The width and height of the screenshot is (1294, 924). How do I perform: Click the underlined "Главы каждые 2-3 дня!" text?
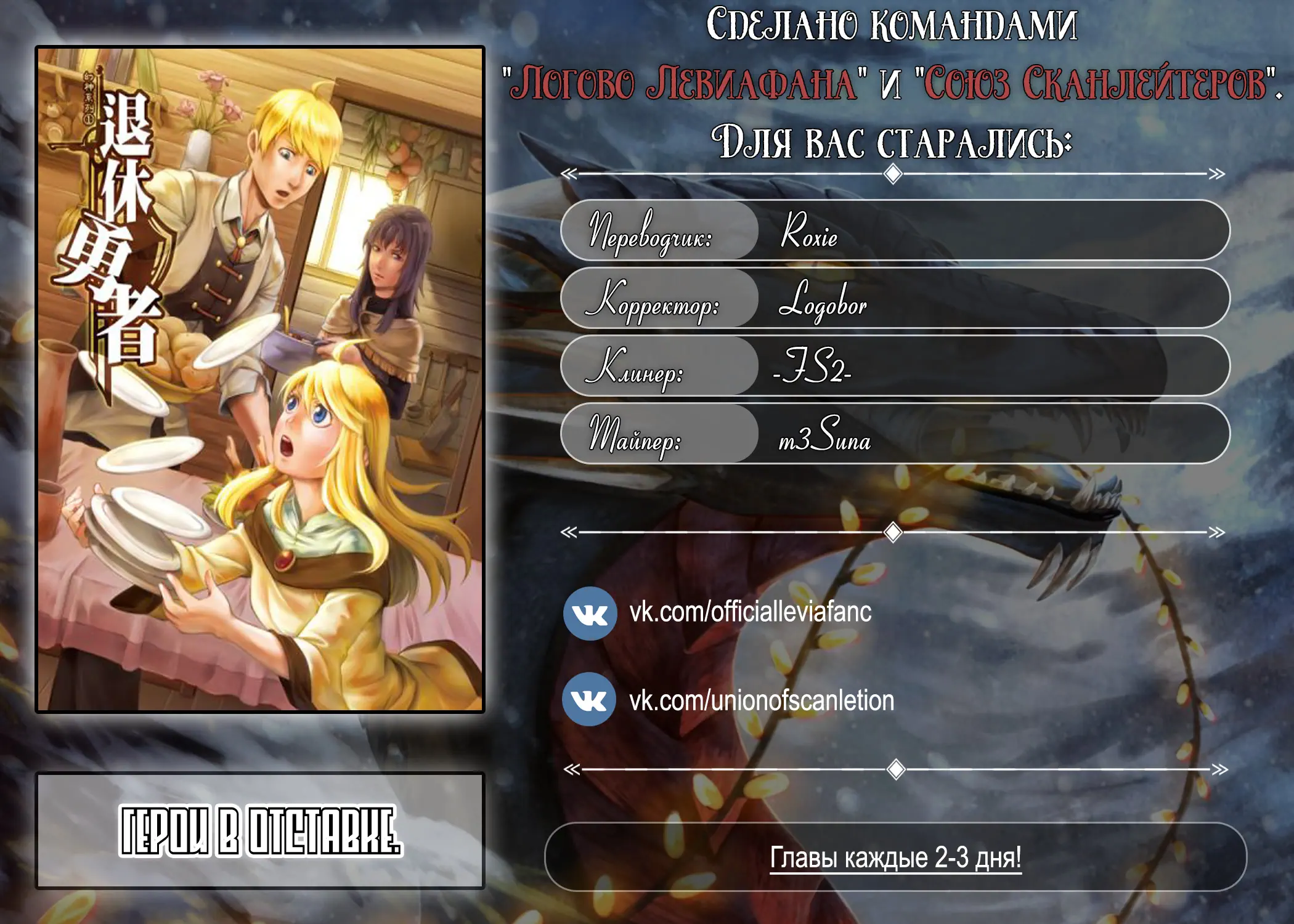(x=895, y=857)
